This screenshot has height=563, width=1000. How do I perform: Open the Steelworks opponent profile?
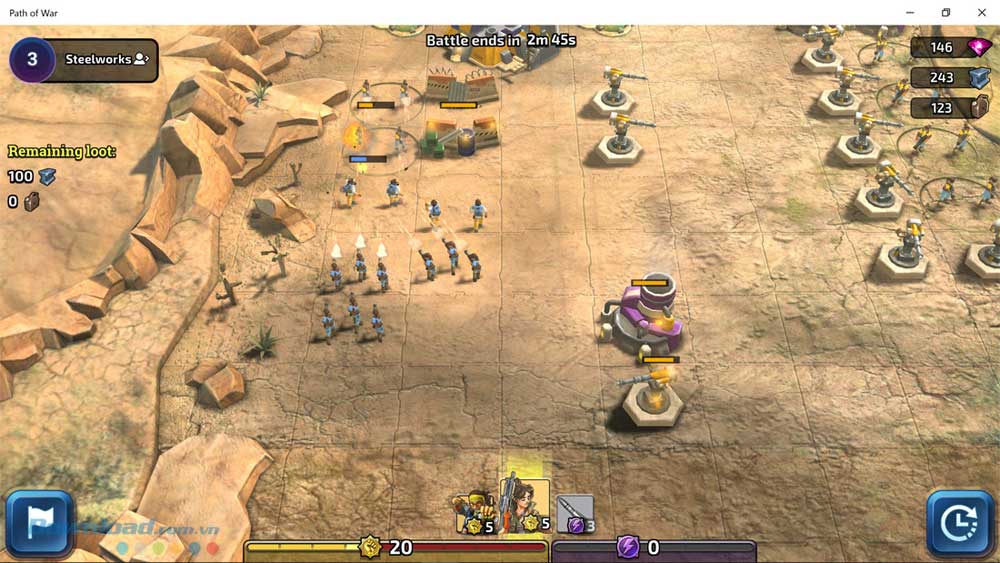(106, 59)
